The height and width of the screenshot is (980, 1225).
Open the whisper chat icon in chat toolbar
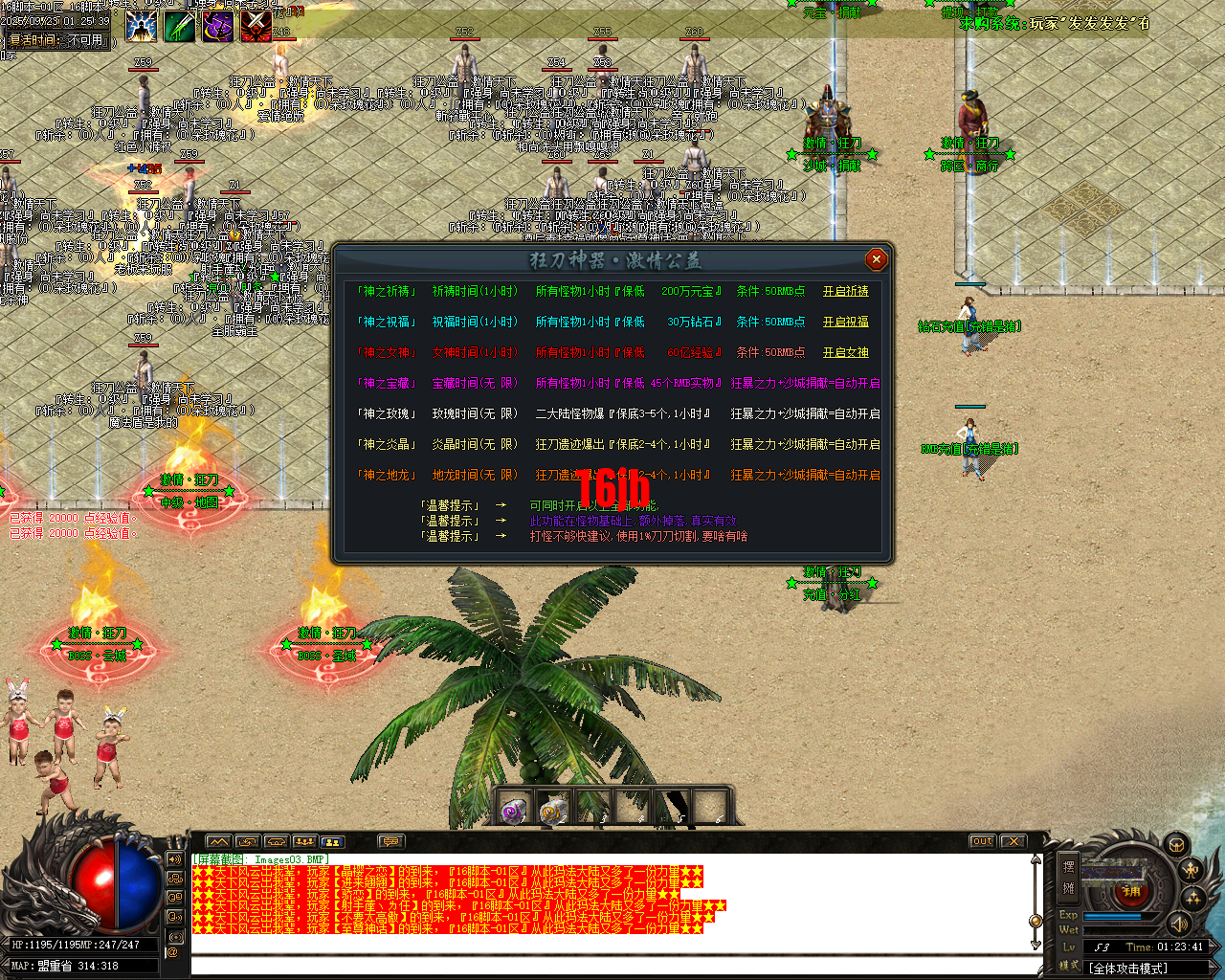point(247,841)
